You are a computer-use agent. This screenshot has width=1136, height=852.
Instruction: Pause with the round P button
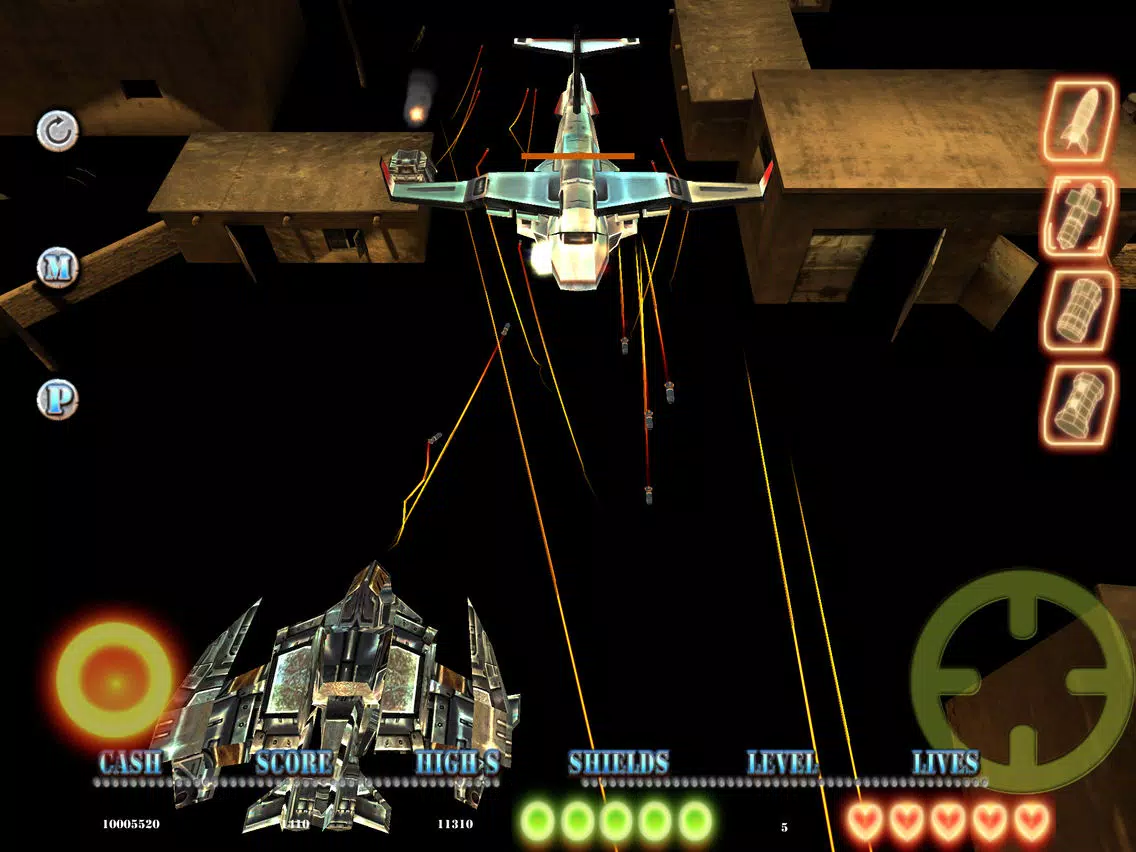[57, 399]
